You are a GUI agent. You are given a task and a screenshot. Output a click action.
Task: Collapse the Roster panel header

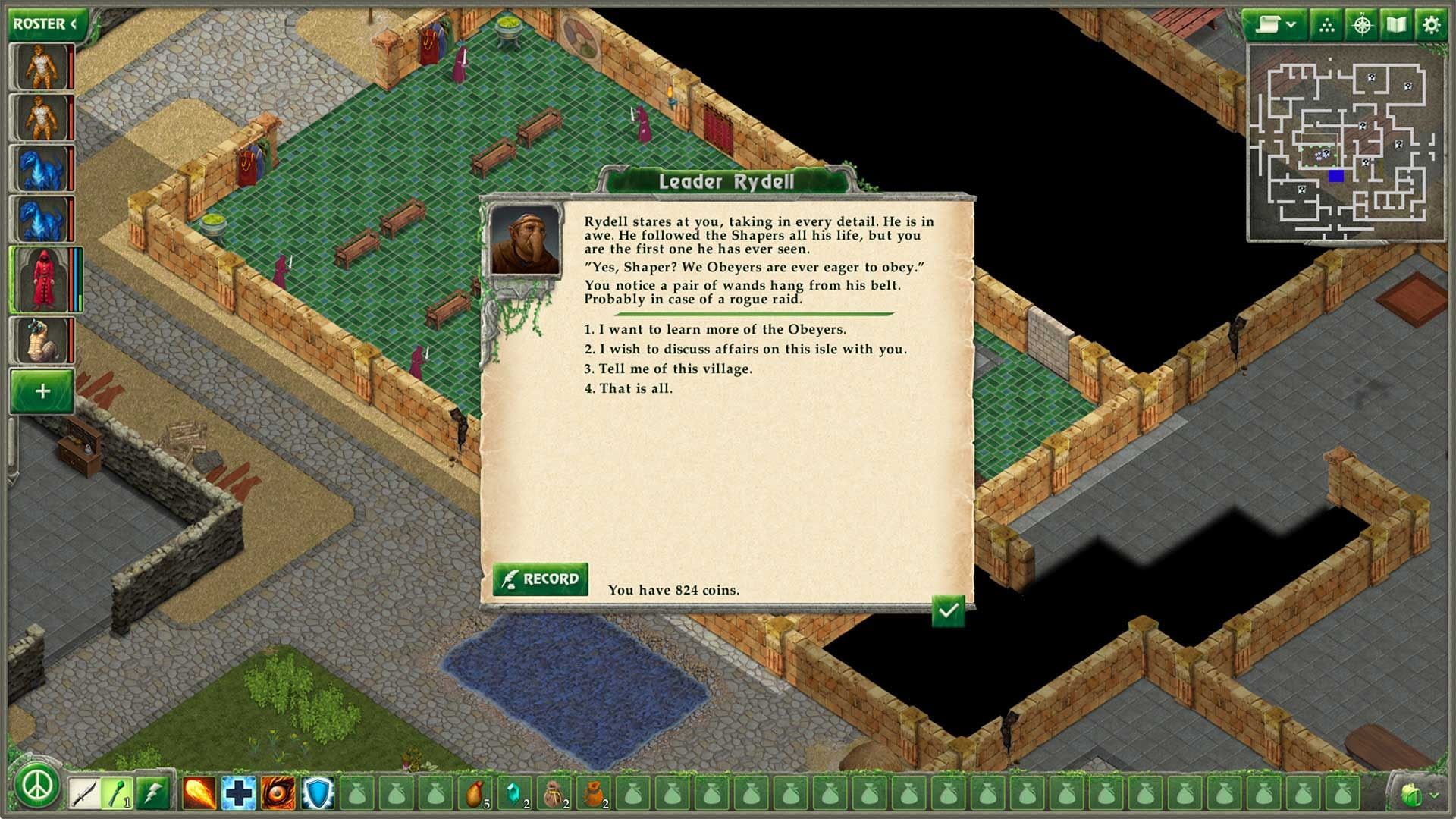45,24
